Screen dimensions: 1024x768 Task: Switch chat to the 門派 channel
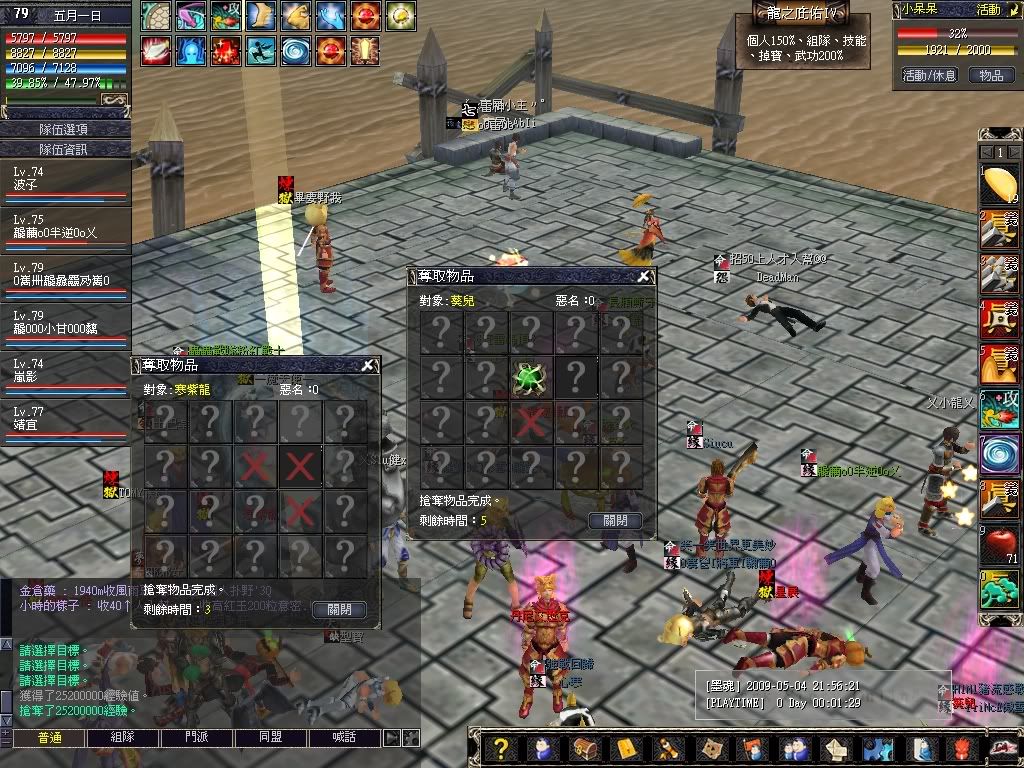pyautogui.click(x=197, y=738)
